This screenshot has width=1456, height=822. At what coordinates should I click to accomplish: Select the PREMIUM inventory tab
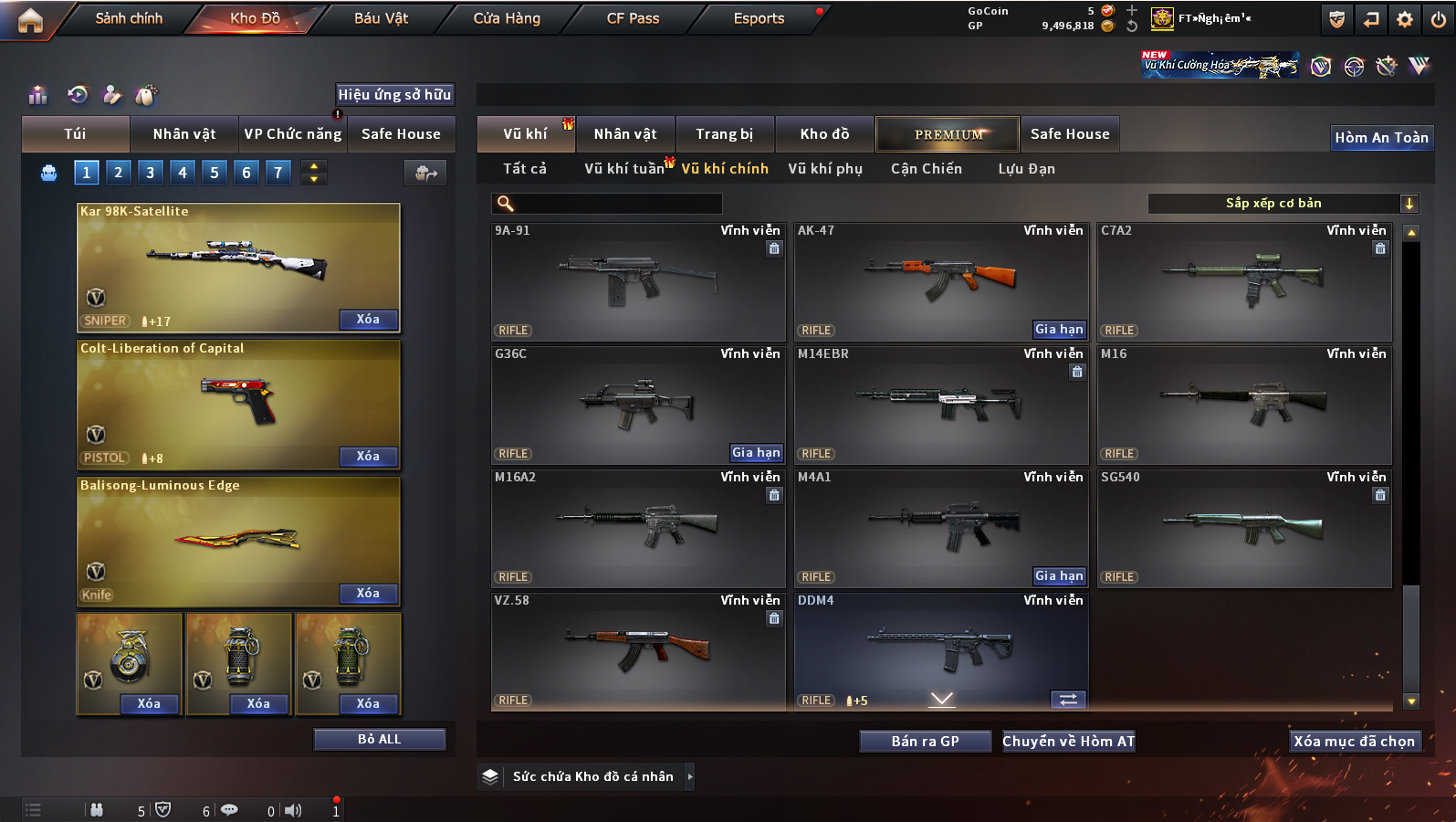(948, 134)
